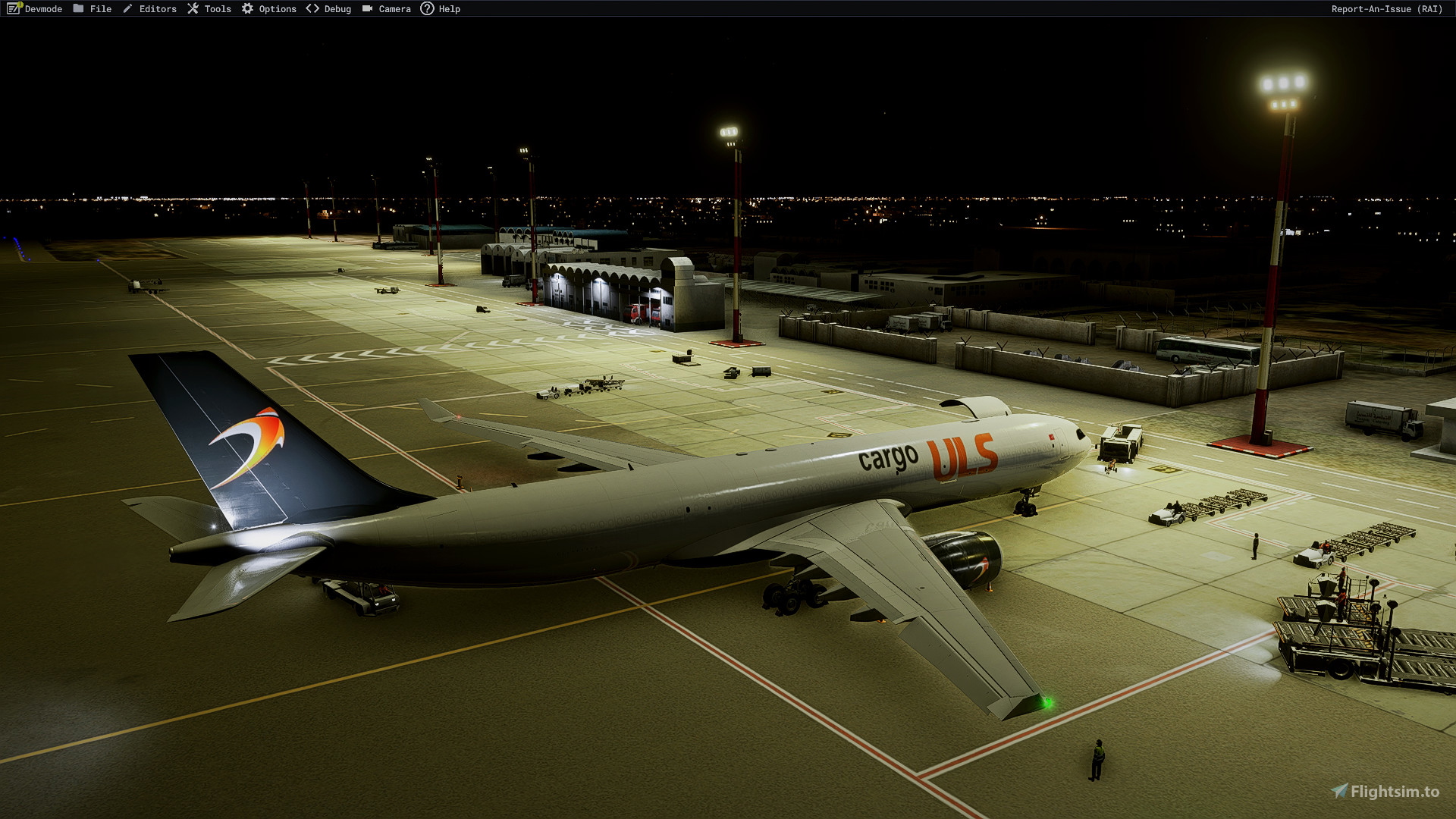Screen dimensions: 1456x819
Task: Open the Tools menu
Action: click(x=218, y=8)
